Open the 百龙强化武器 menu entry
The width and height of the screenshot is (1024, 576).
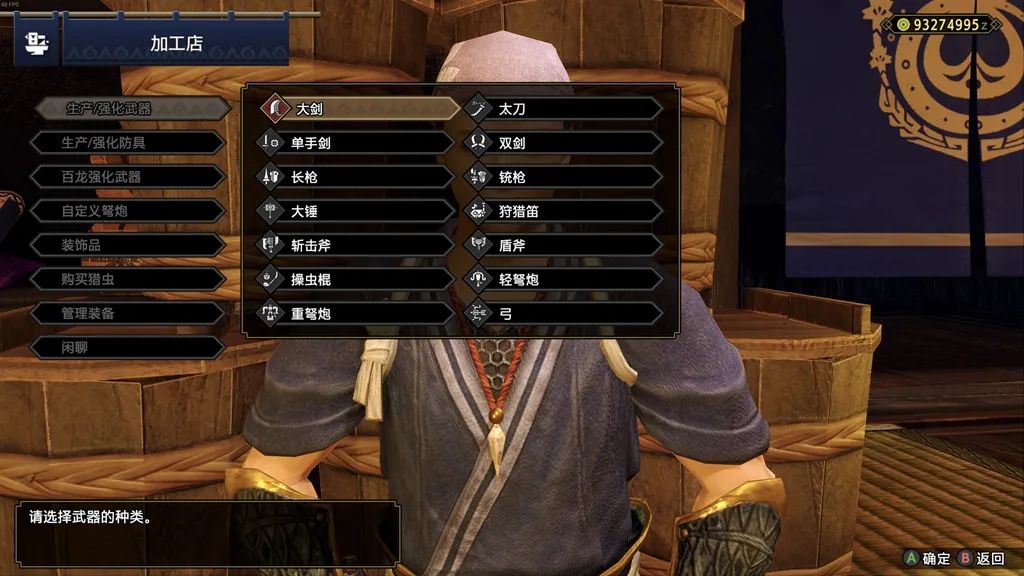tap(126, 177)
